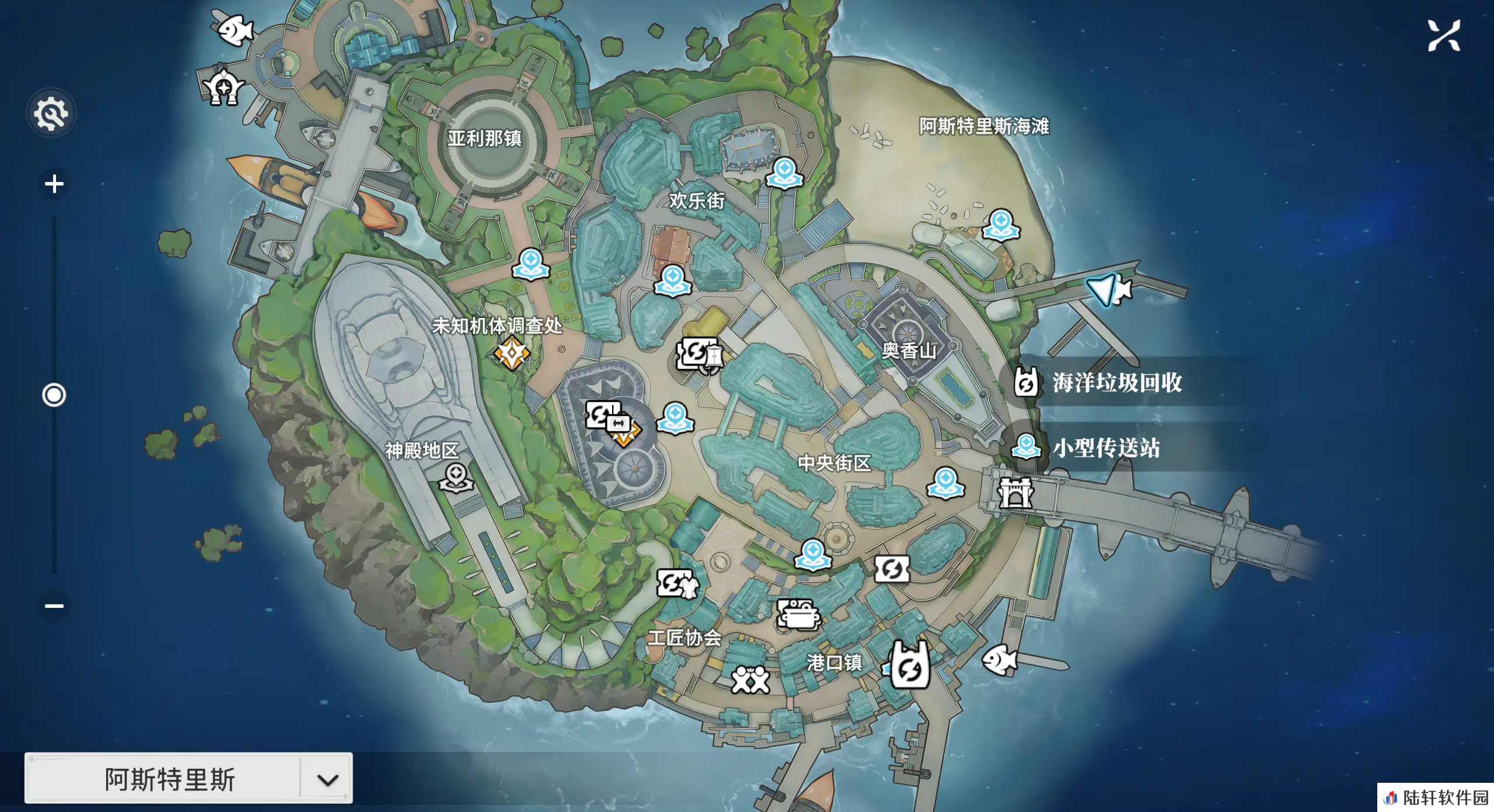Open the map settings gear icon
The height and width of the screenshot is (812, 1494).
tap(51, 113)
